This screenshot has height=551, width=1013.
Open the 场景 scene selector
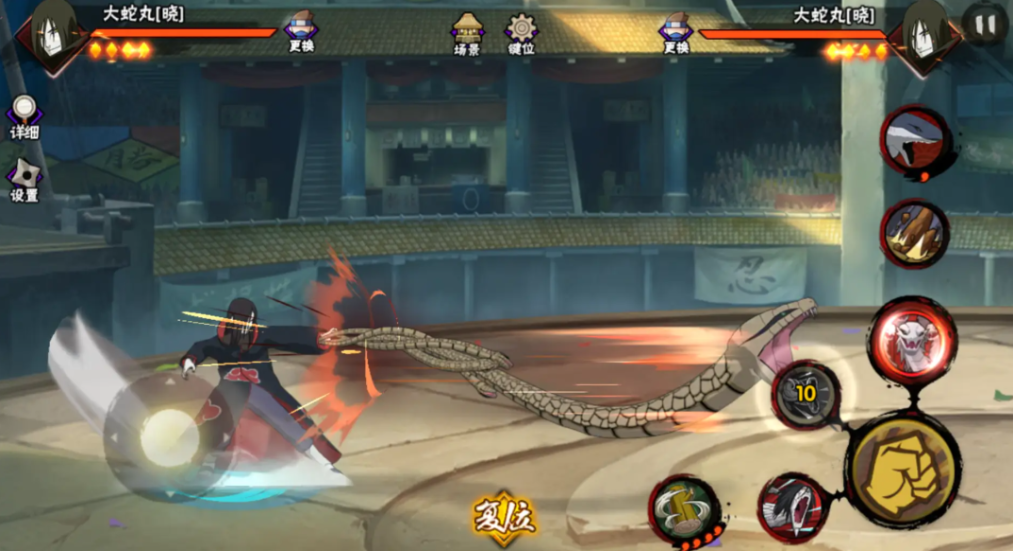point(467,32)
